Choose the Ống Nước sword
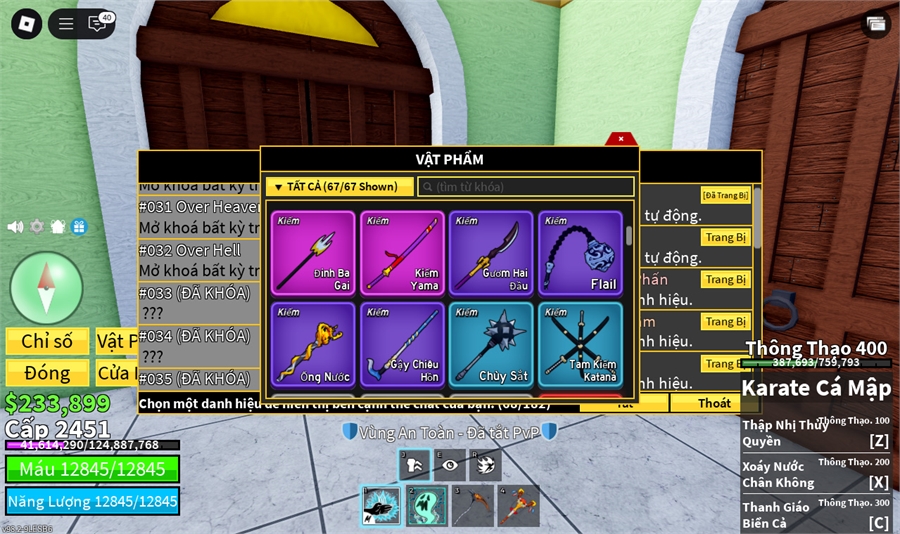The image size is (900, 534). click(x=313, y=344)
